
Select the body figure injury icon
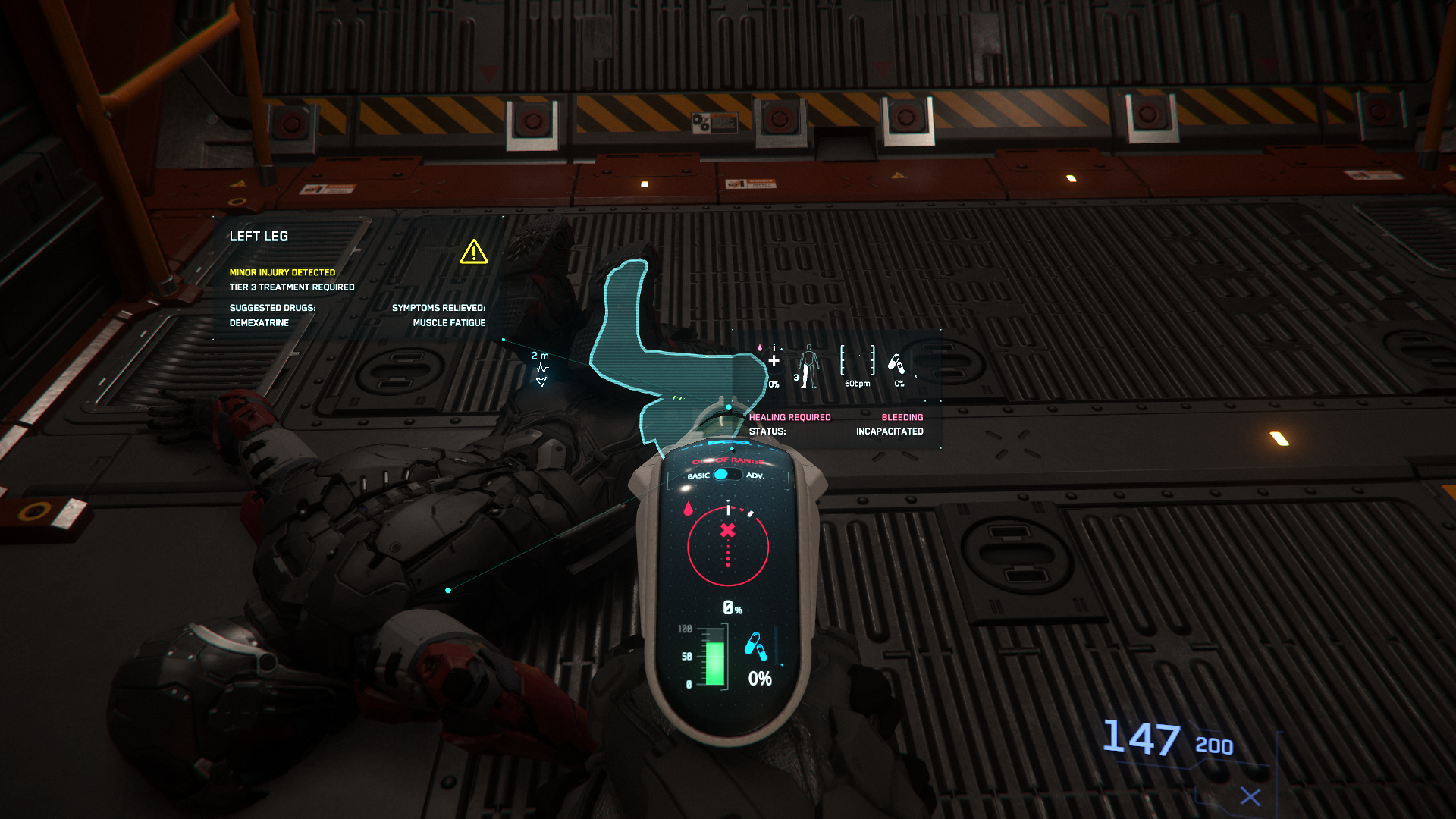[808, 366]
